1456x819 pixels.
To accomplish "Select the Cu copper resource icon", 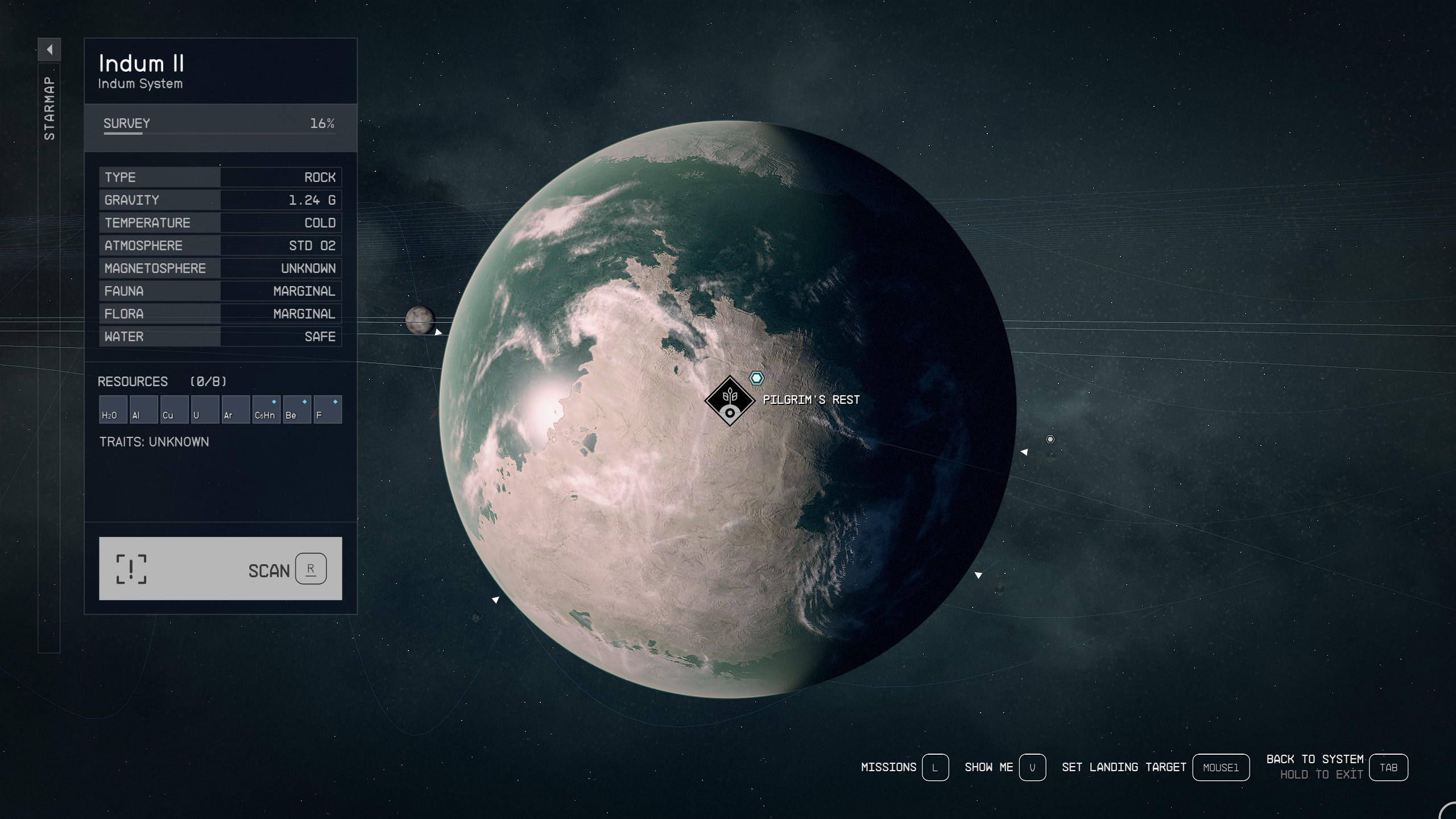I will (x=175, y=408).
